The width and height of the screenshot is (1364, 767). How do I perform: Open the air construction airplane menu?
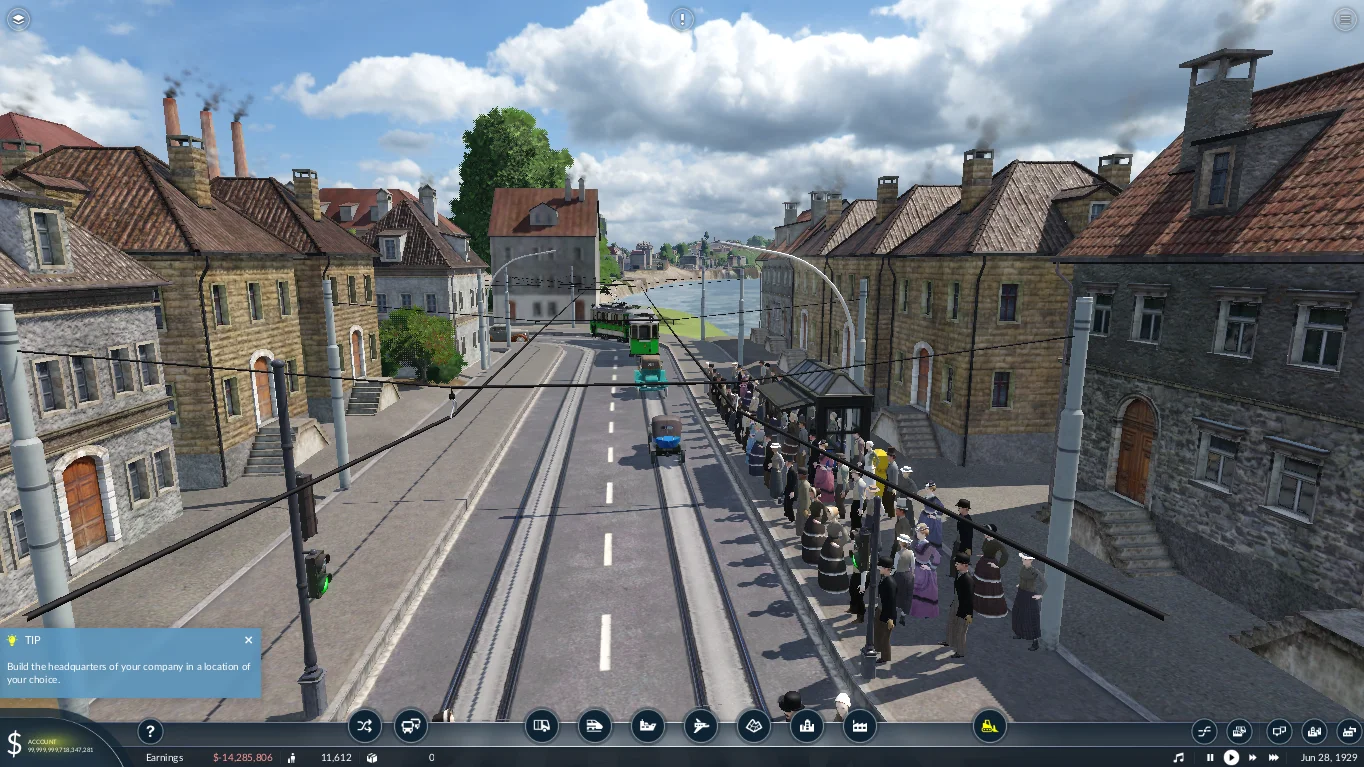[x=701, y=726]
